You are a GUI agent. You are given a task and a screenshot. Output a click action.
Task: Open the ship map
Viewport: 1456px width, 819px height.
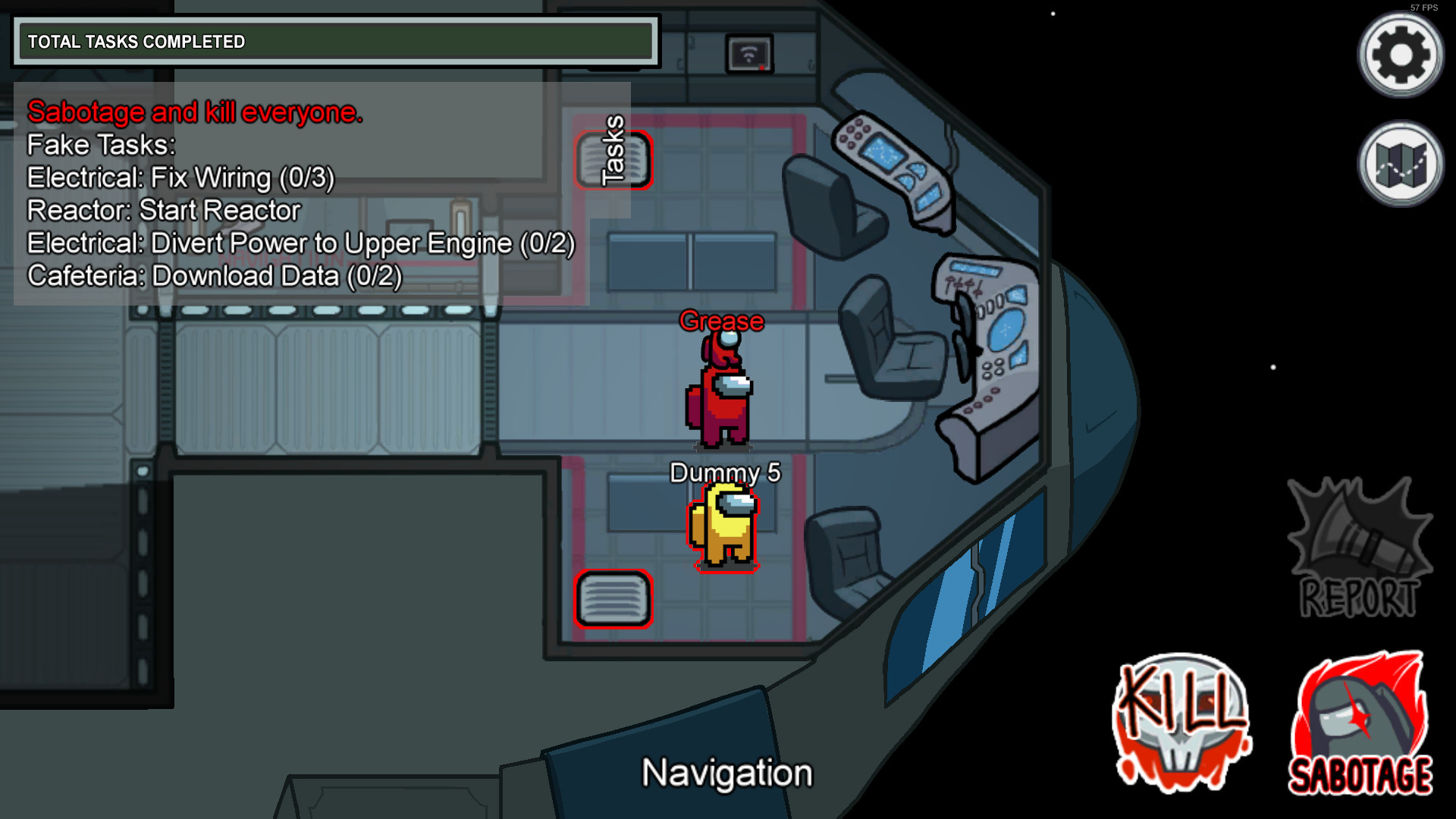click(1400, 164)
